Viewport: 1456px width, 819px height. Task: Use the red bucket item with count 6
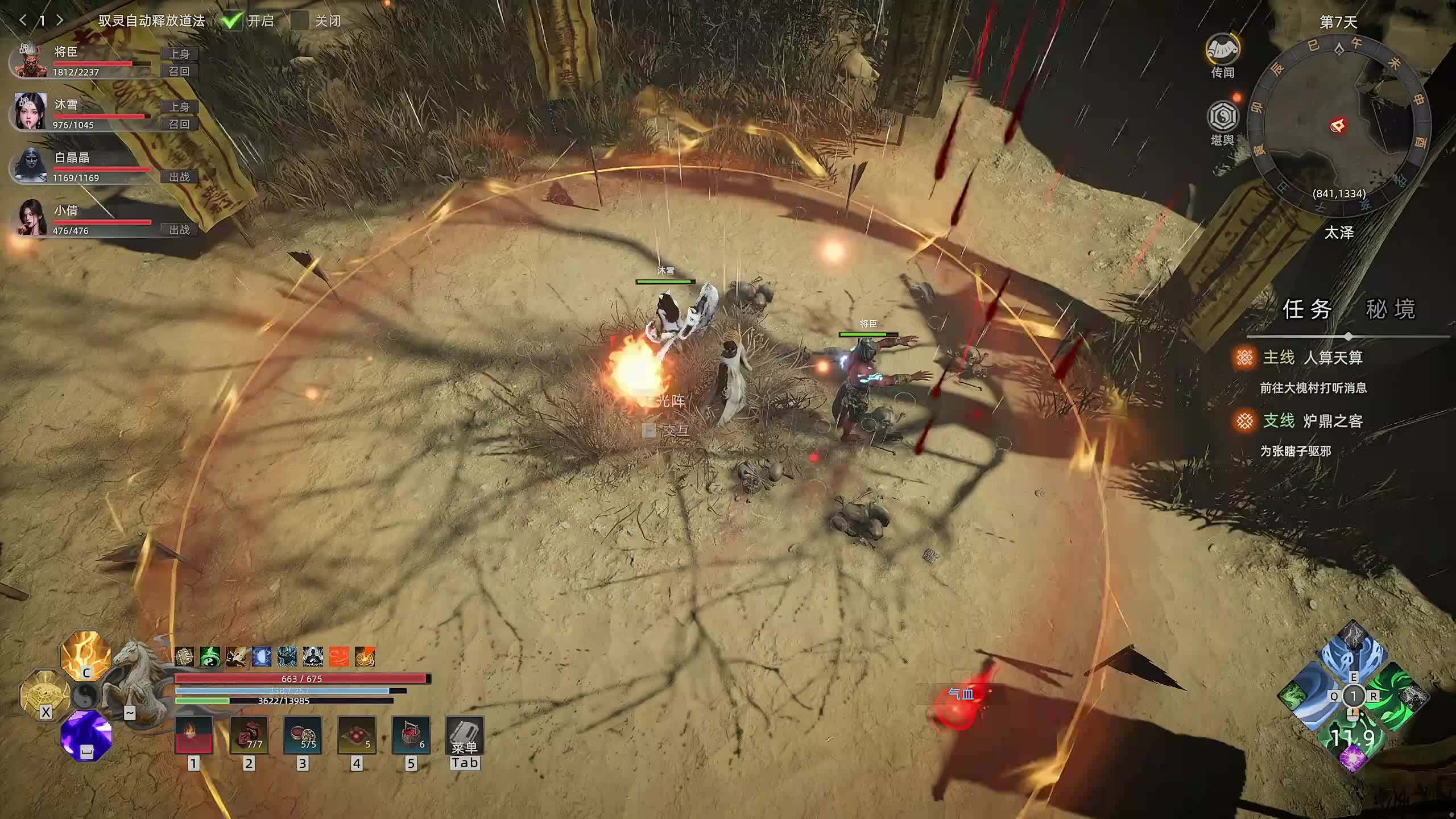tap(411, 735)
